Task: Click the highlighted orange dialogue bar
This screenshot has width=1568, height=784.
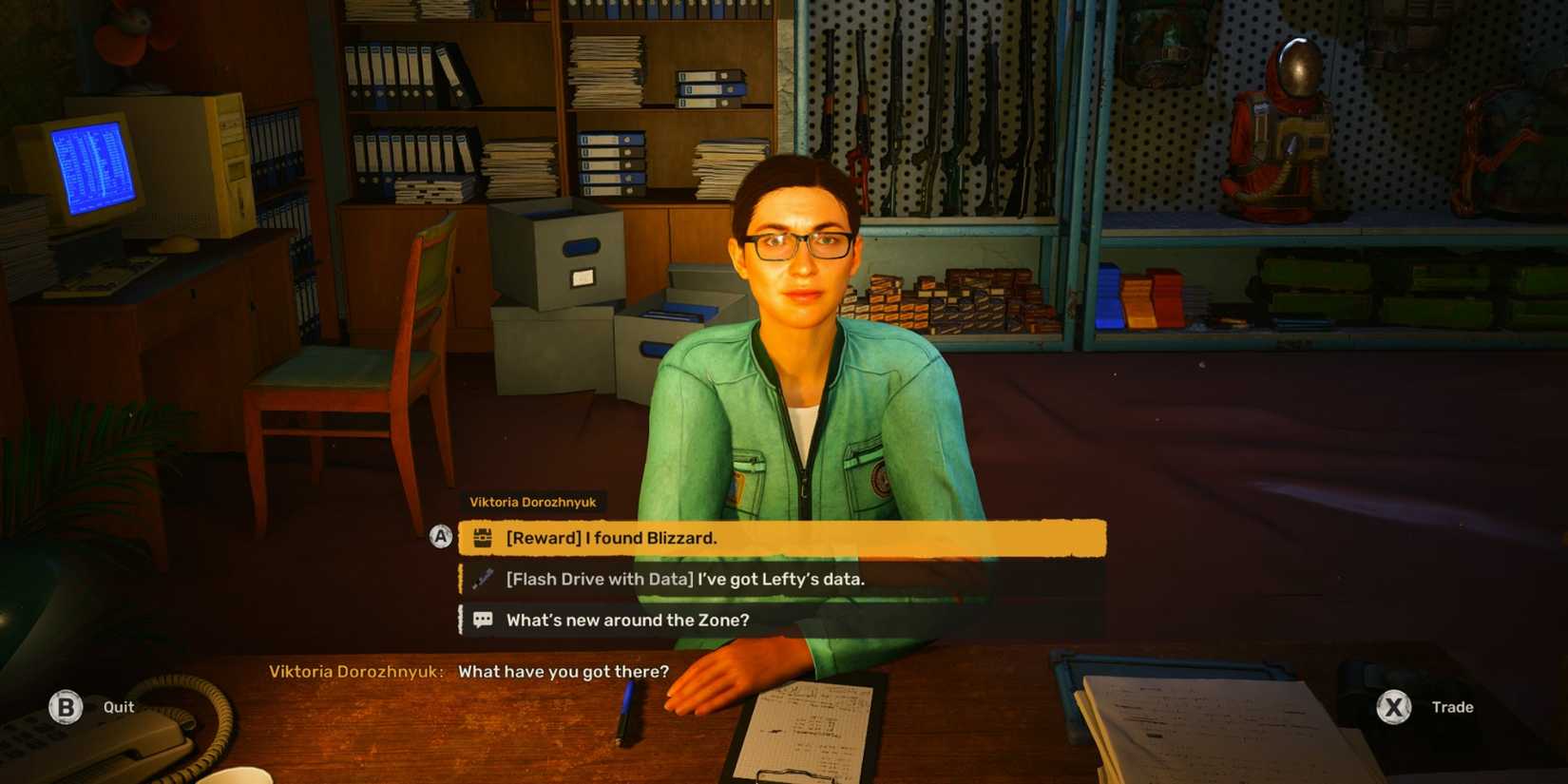Action: pyautogui.click(x=779, y=537)
